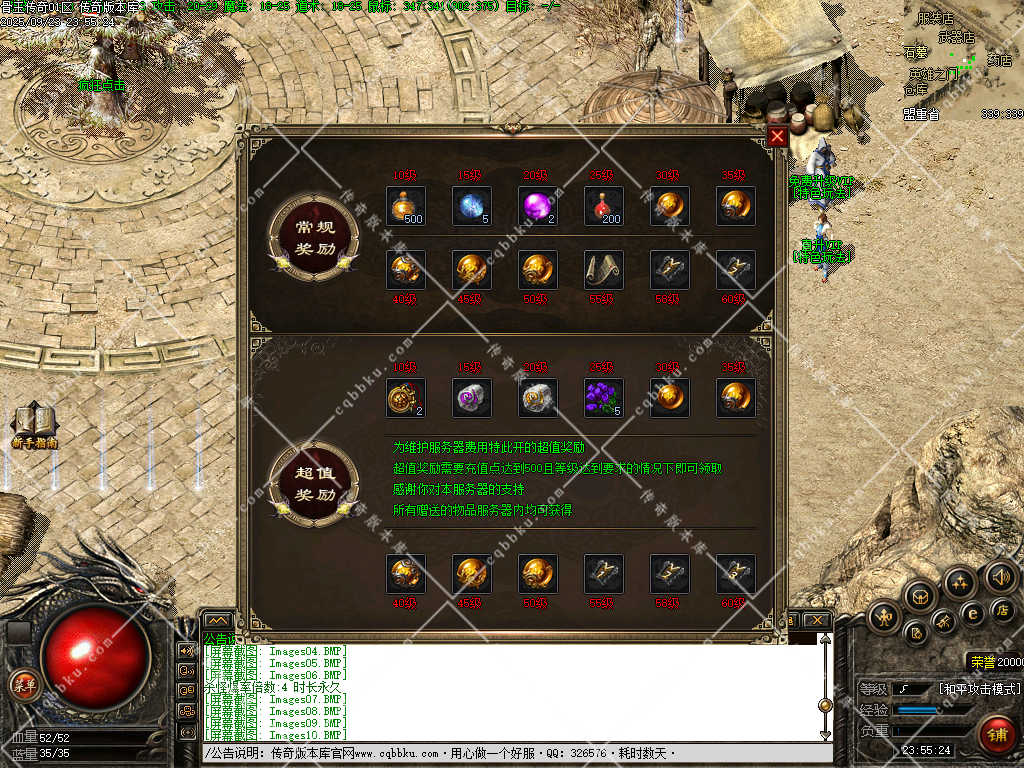This screenshot has width=1024, height=768.
Task: Open the bag chest icon
Action: point(918,597)
